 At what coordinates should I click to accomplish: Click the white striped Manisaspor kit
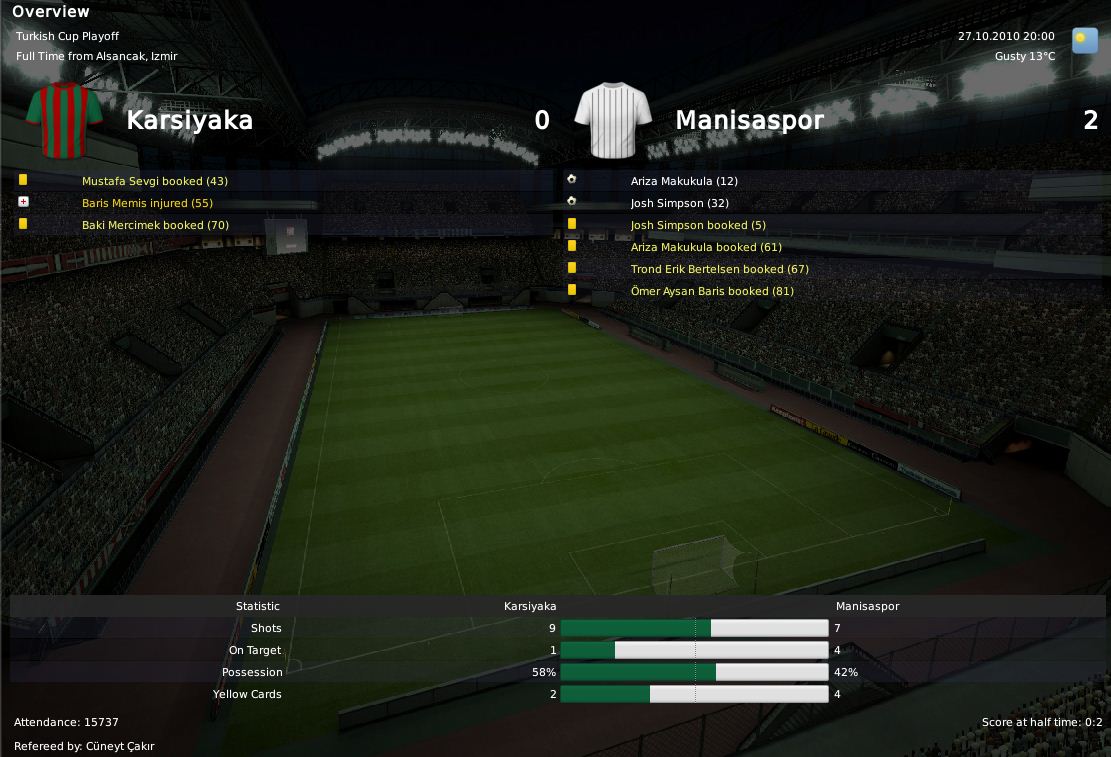point(613,120)
